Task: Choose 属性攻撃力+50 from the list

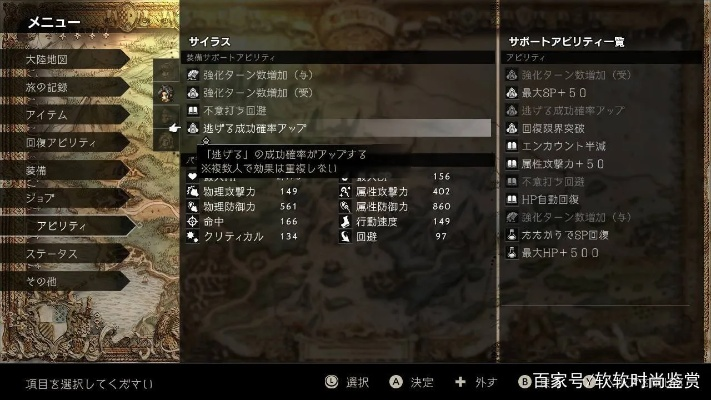Action: [x=567, y=164]
